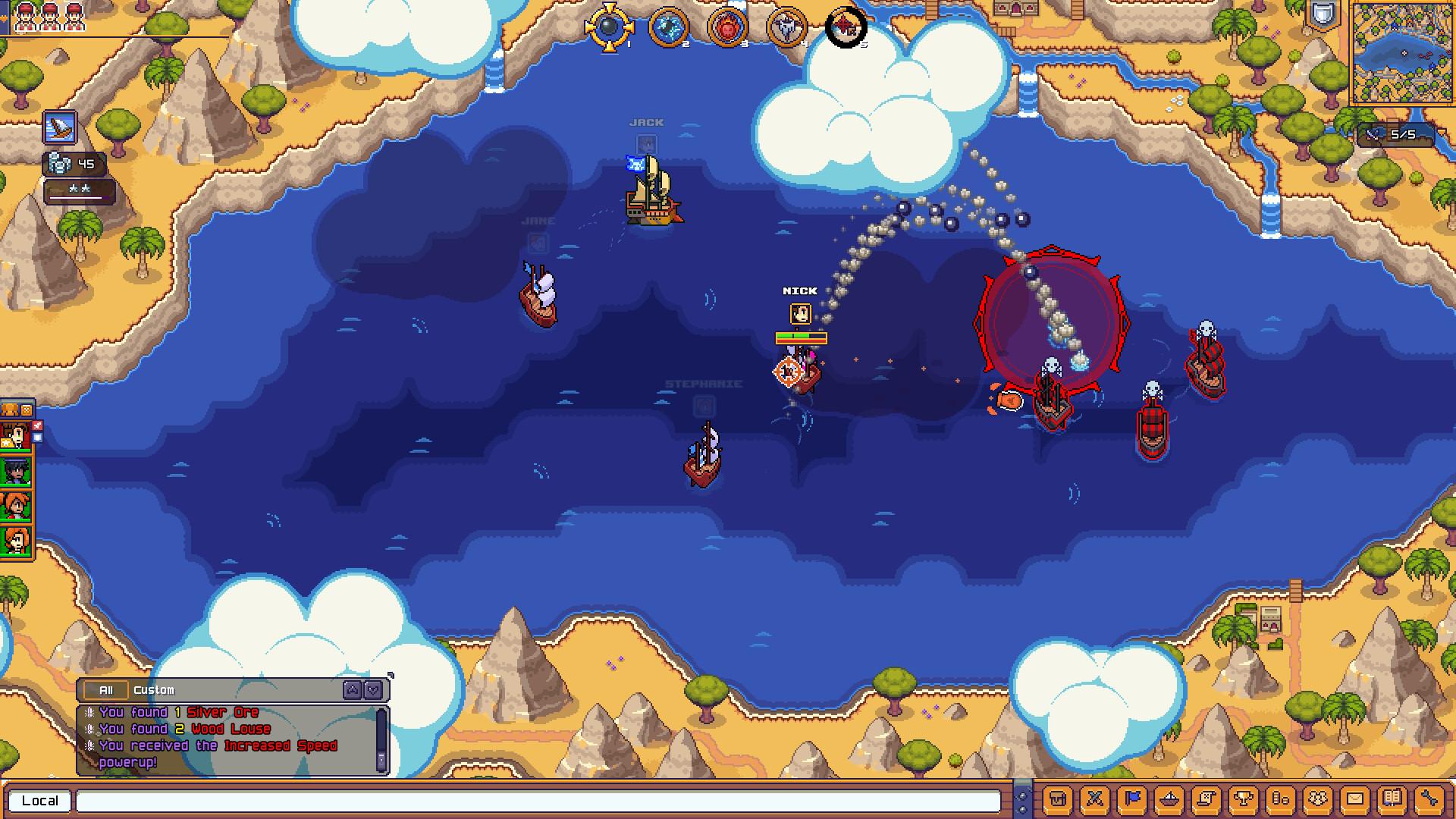The height and width of the screenshot is (819, 1456).
Task: Open the inventory backpack in the bottom toolbar
Action: tap(1057, 800)
